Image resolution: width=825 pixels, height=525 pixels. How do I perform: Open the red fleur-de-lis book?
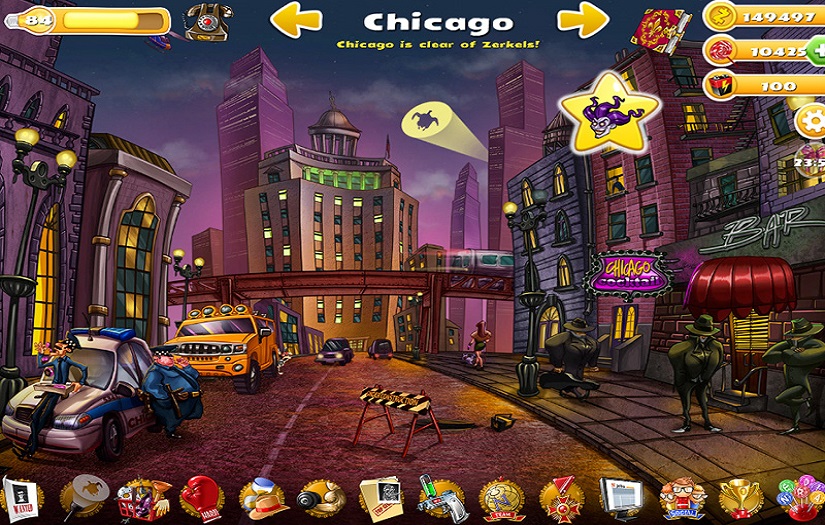click(x=661, y=27)
